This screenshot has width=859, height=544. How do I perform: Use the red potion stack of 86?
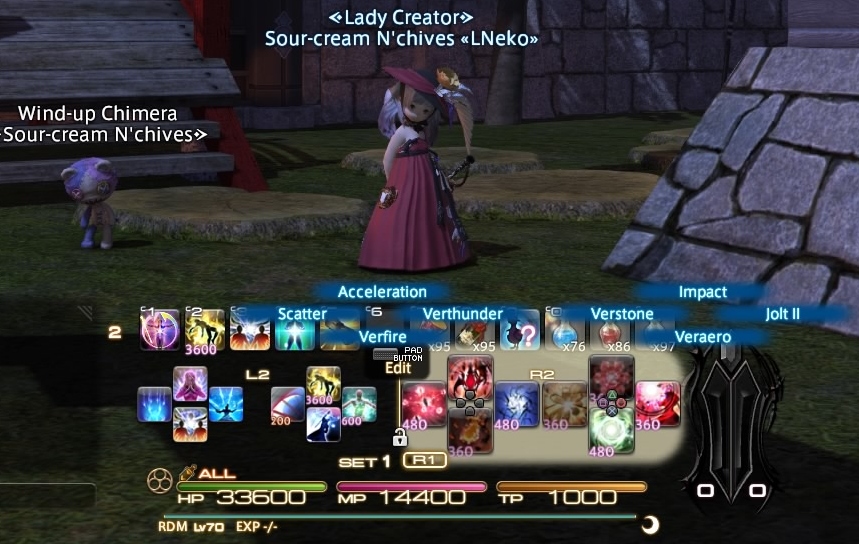pos(610,334)
